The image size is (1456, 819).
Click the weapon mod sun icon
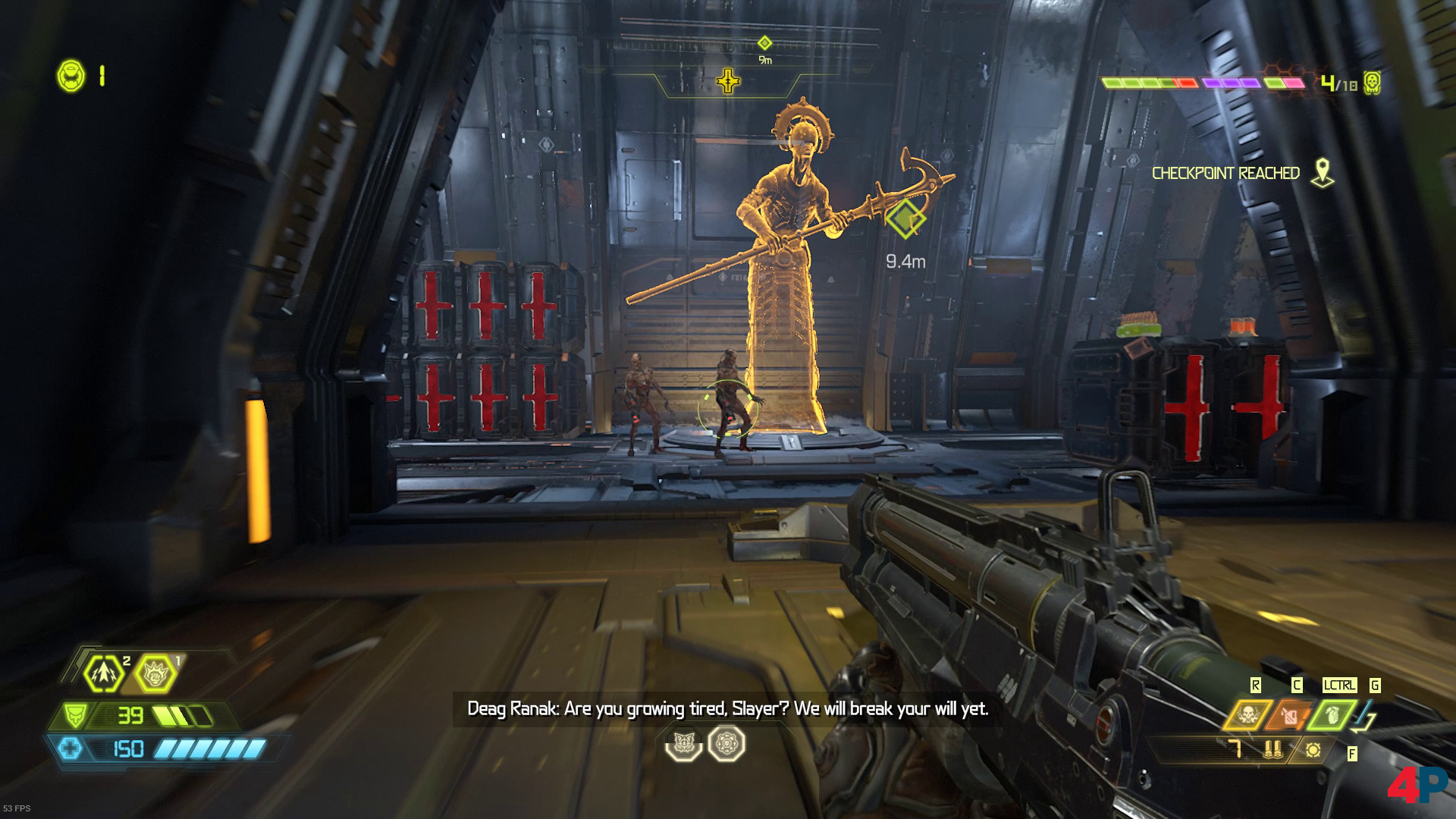pos(1313,751)
